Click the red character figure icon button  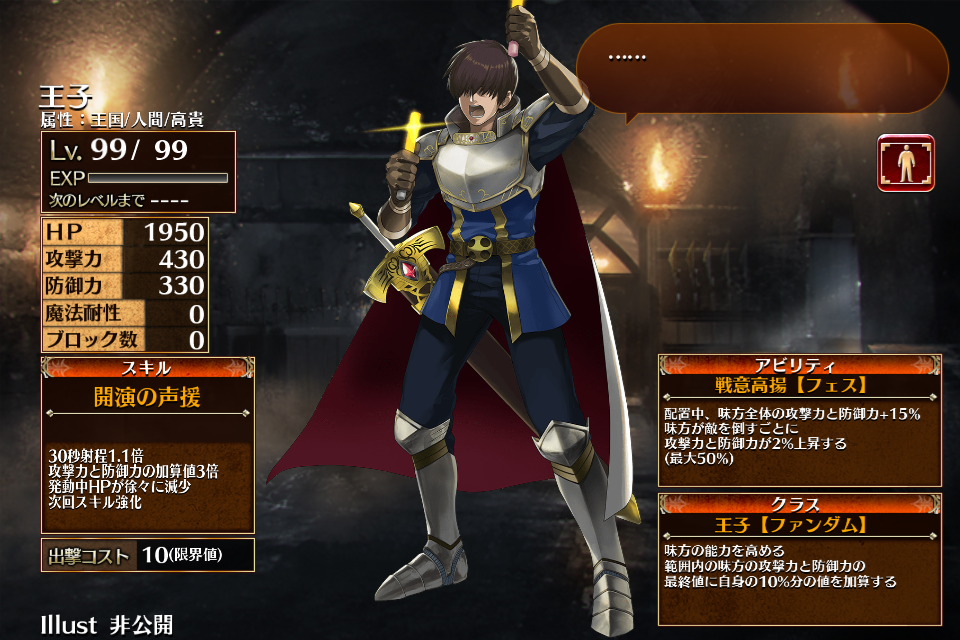[906, 163]
